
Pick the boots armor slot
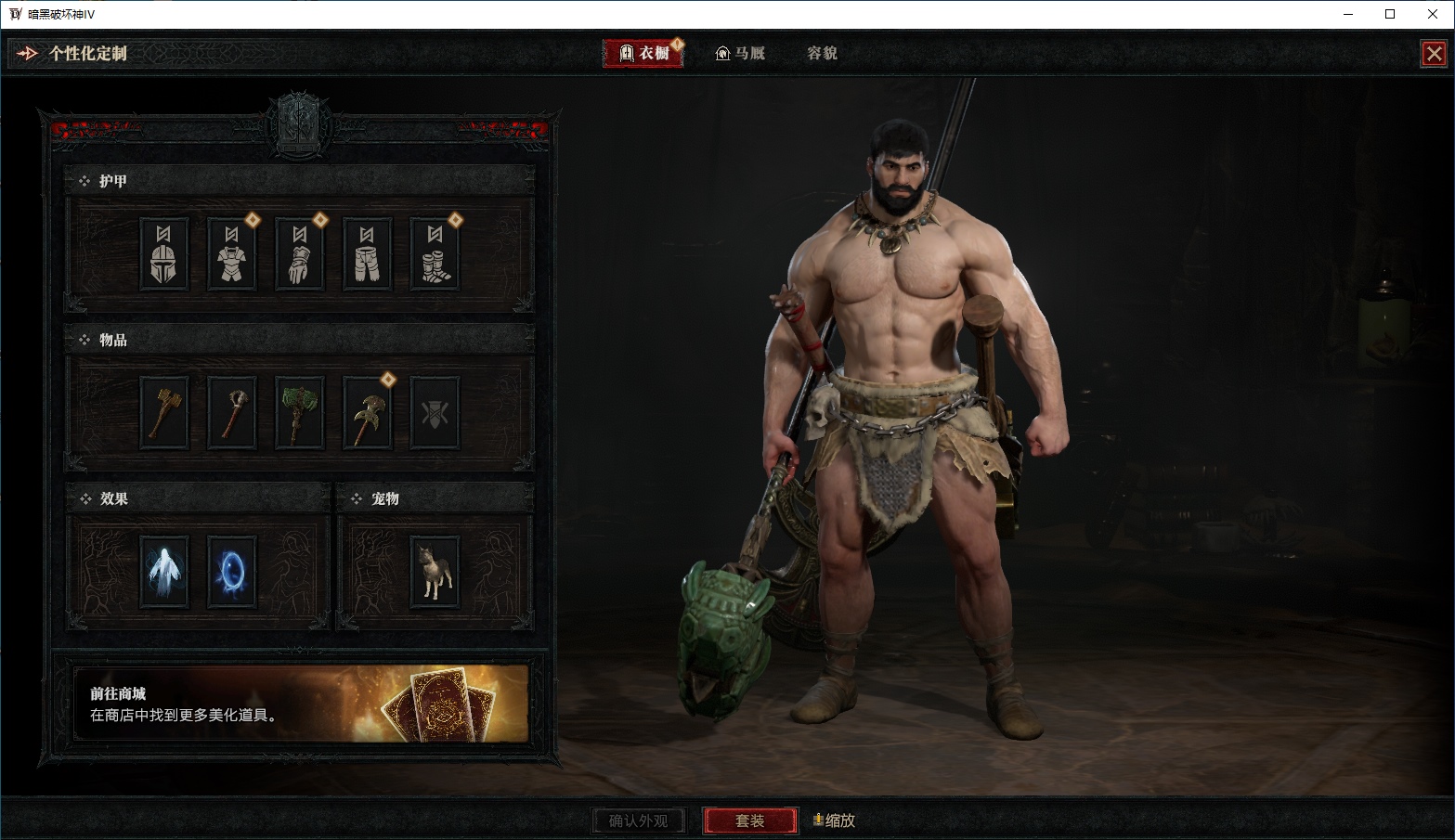435,253
